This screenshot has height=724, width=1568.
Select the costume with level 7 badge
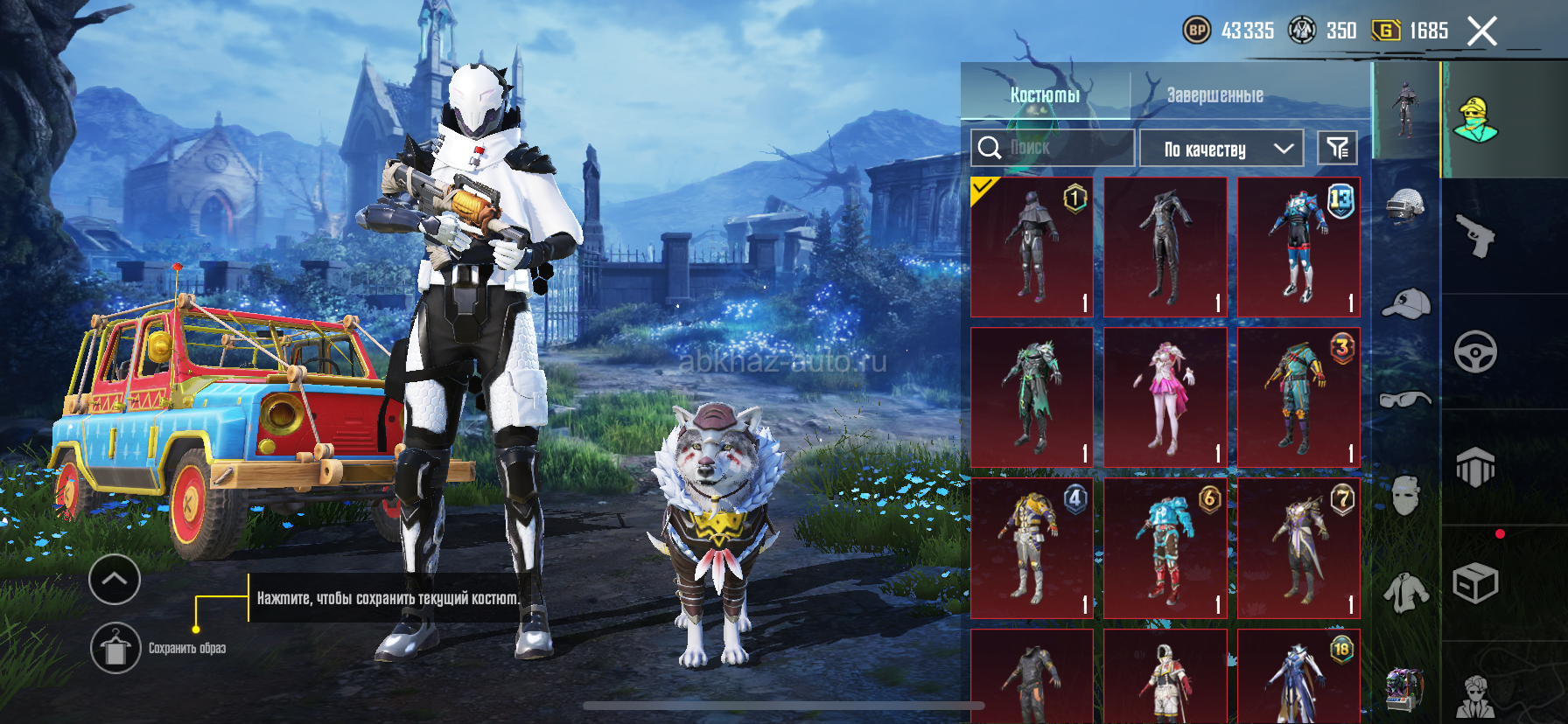1298,547
